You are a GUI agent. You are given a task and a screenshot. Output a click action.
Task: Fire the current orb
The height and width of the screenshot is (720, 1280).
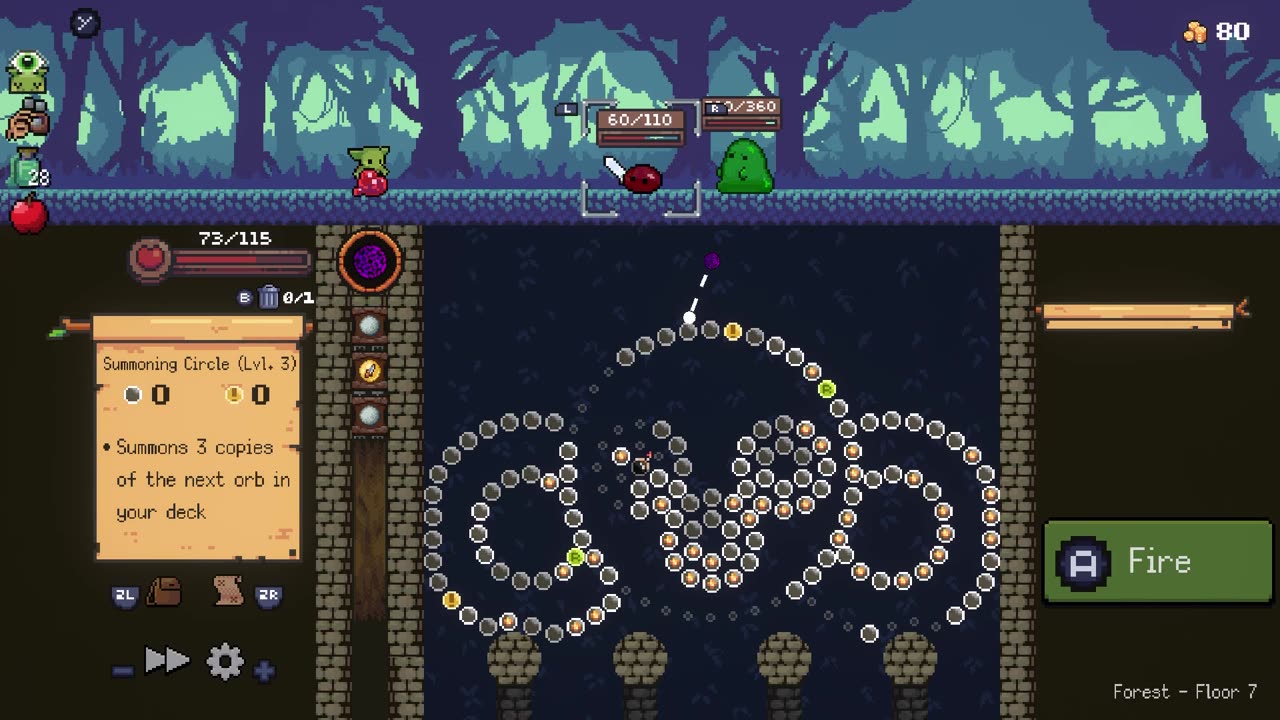(1157, 562)
